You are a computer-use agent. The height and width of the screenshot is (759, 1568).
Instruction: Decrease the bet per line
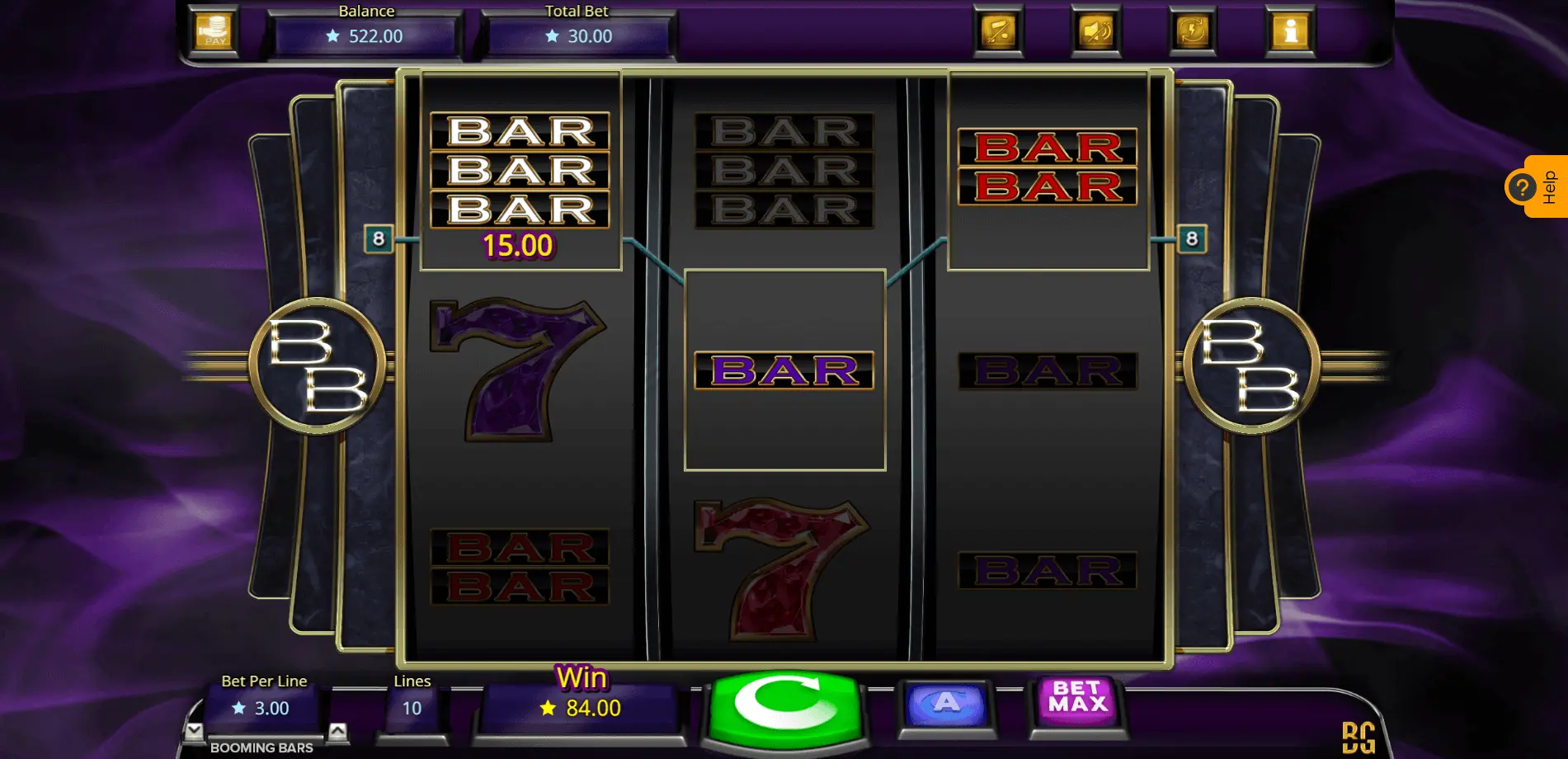[195, 731]
